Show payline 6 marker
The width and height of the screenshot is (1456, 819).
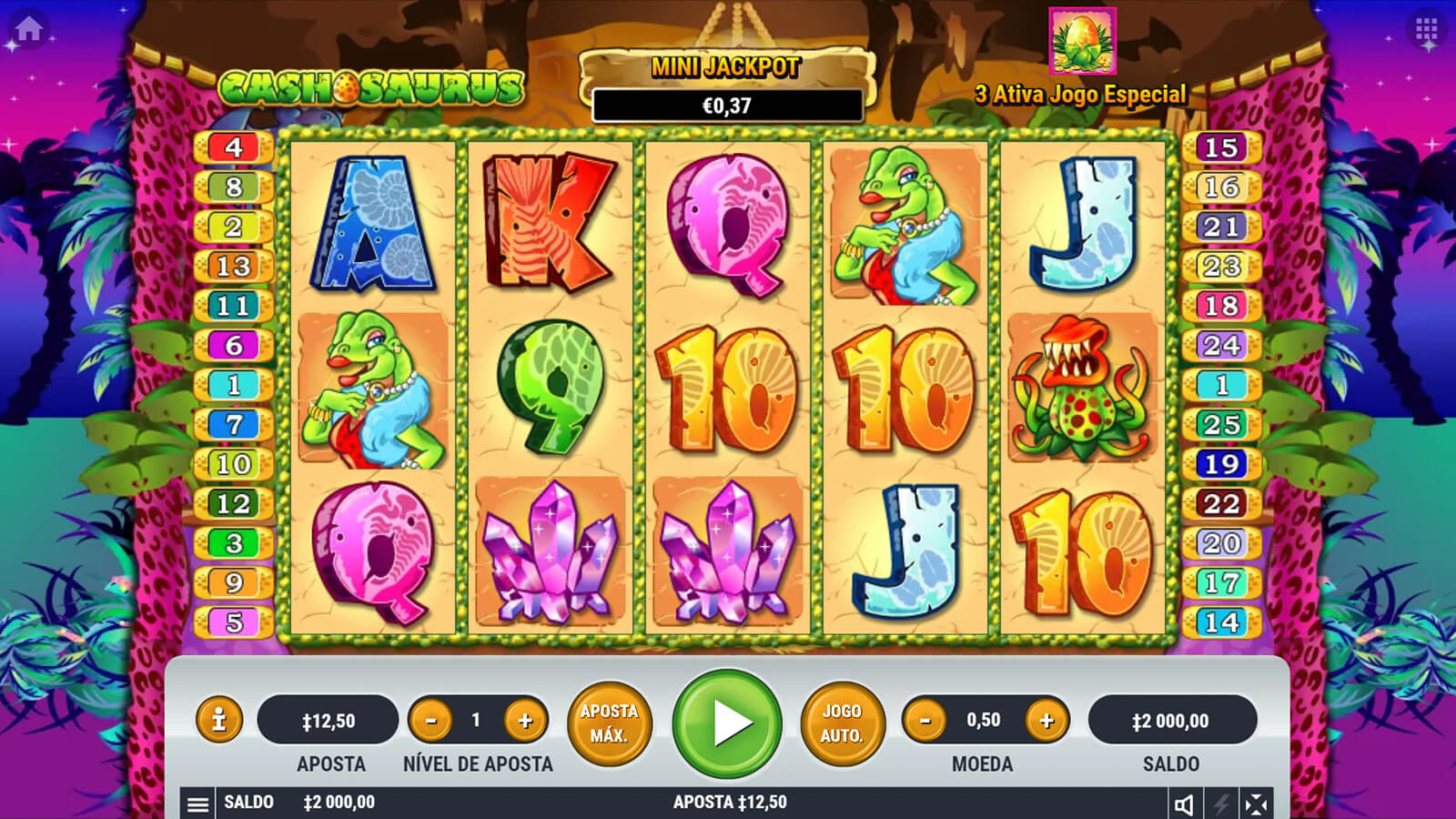point(234,345)
